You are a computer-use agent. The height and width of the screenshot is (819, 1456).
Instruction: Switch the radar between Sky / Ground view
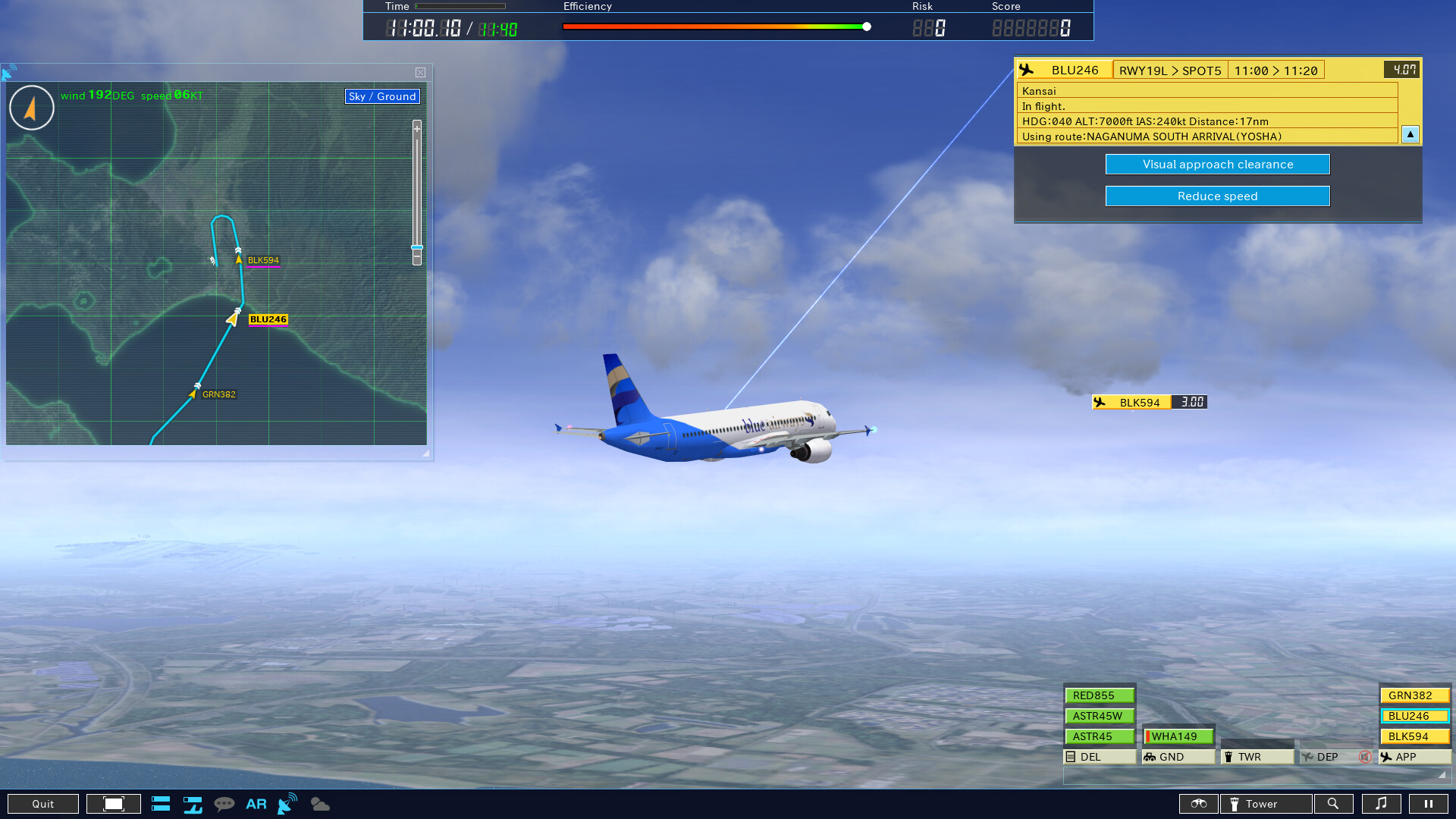pyautogui.click(x=381, y=96)
